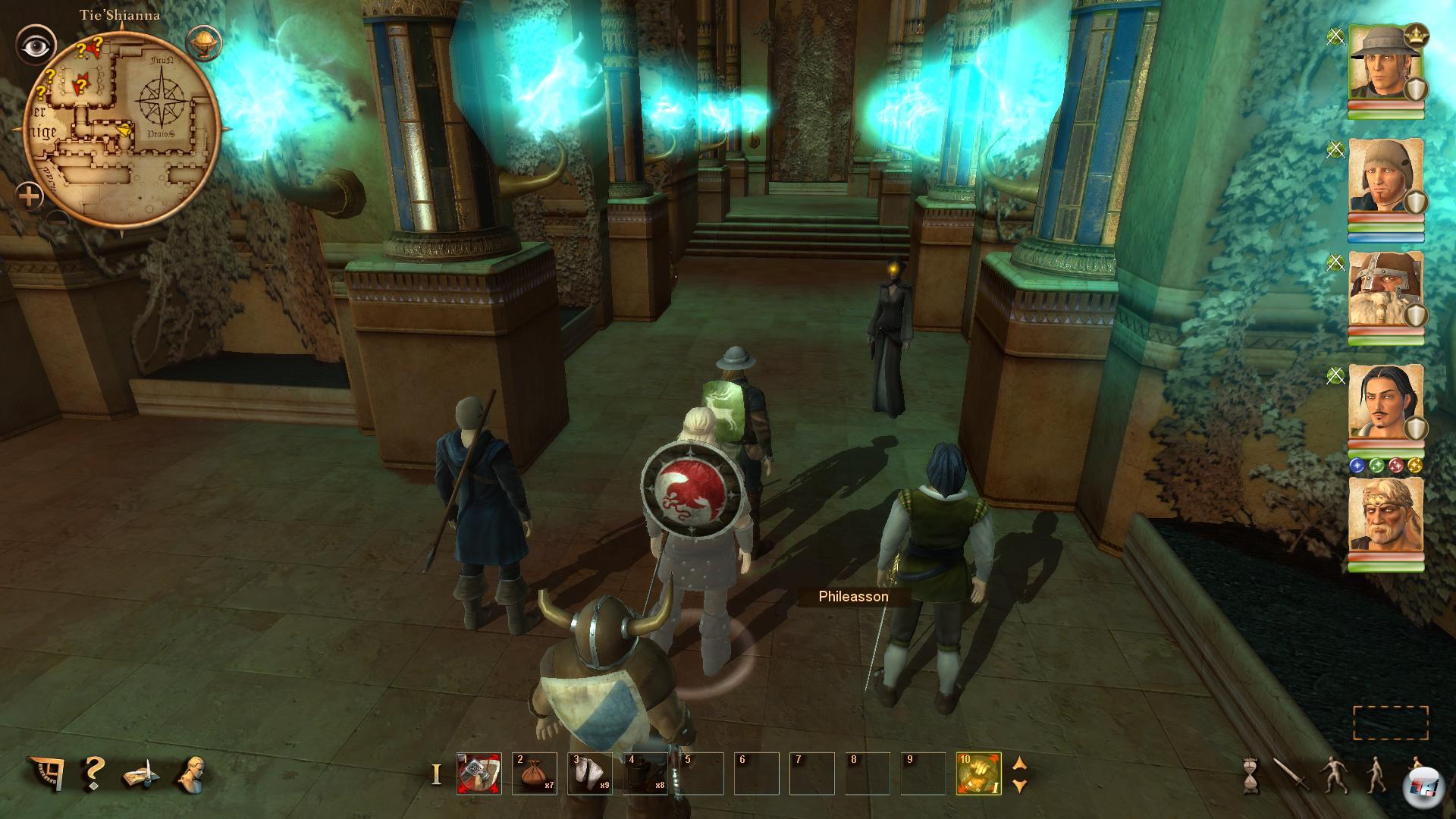Use the bandage item in hotbar slot 3
1456x819 pixels.
tap(589, 773)
